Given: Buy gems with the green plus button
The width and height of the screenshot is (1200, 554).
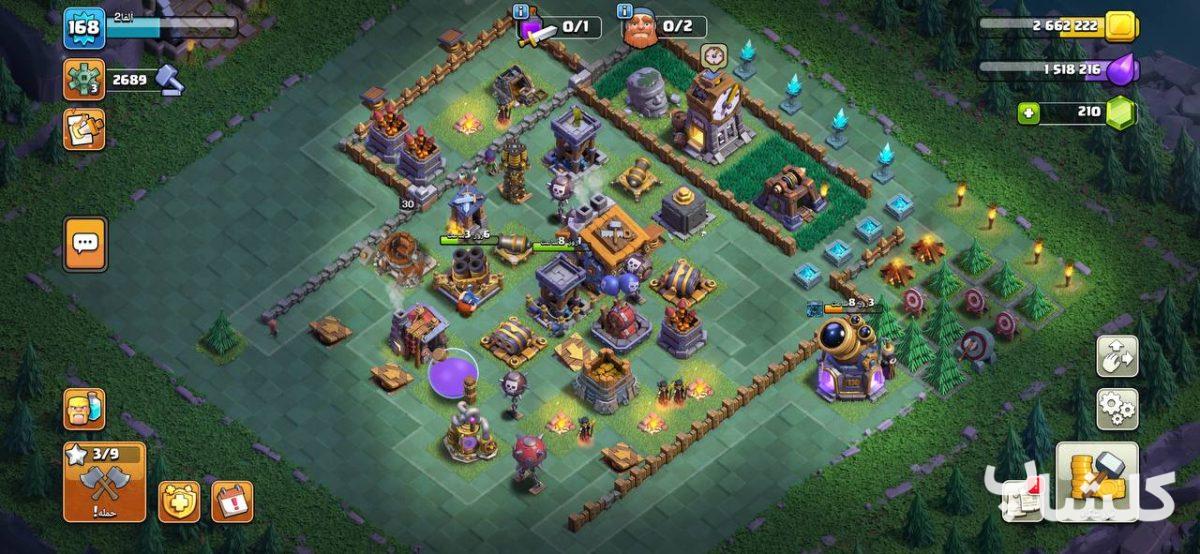Looking at the screenshot, I should (1028, 113).
